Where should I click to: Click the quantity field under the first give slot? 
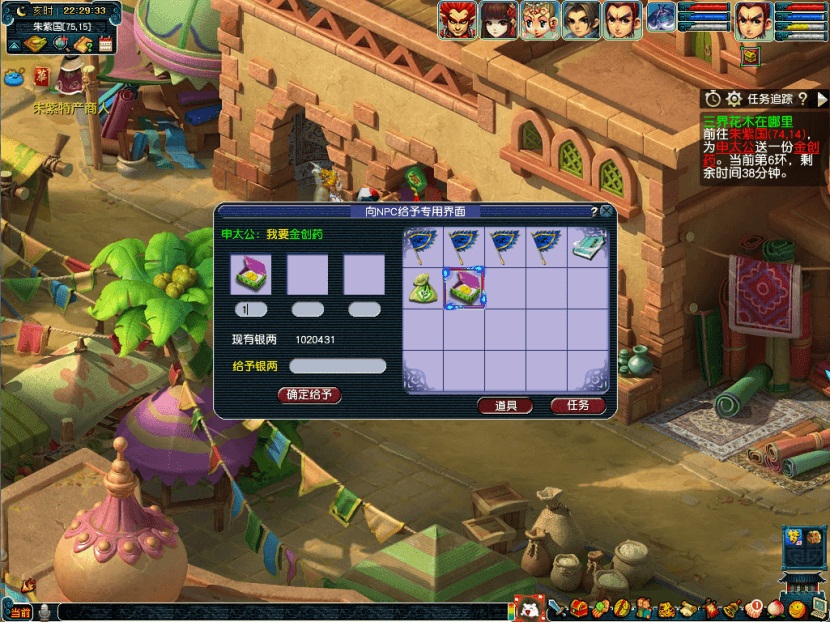click(x=251, y=310)
